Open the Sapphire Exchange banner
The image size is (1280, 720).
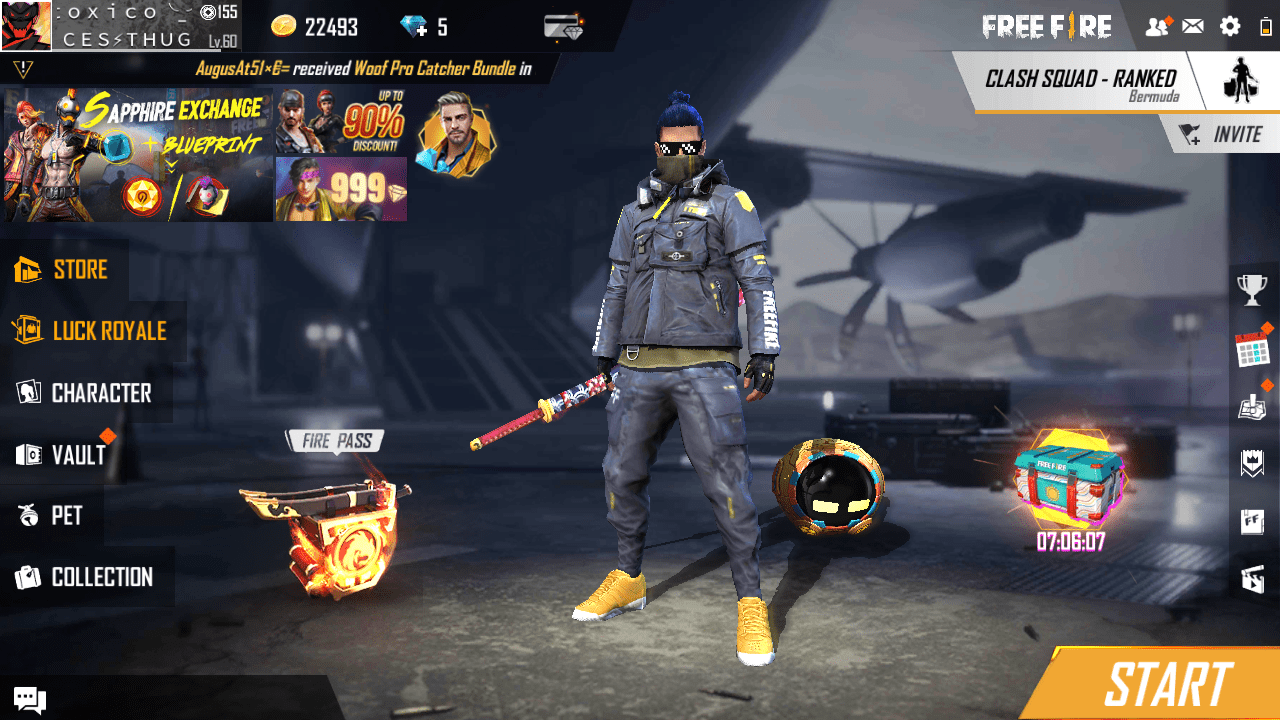point(138,155)
